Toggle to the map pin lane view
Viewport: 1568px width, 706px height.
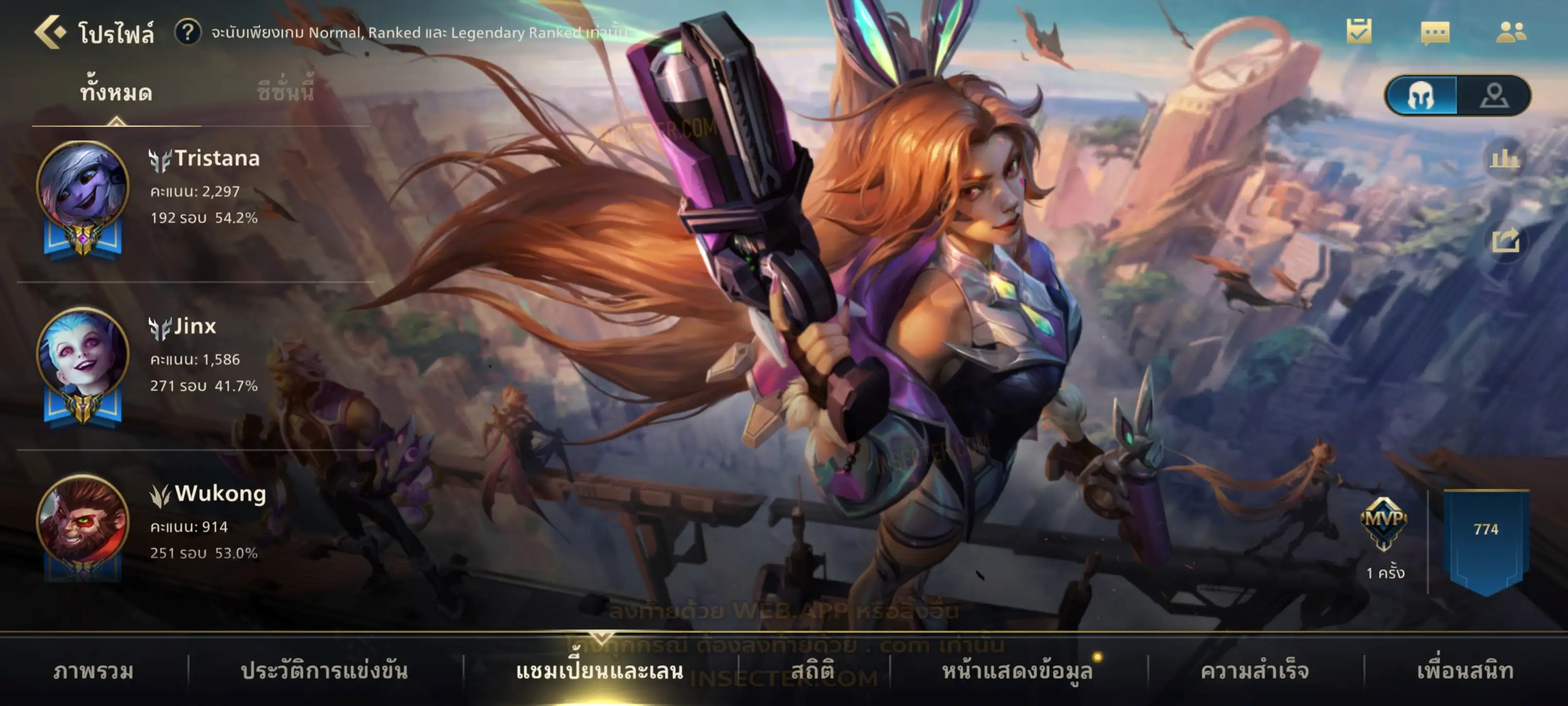click(1495, 96)
